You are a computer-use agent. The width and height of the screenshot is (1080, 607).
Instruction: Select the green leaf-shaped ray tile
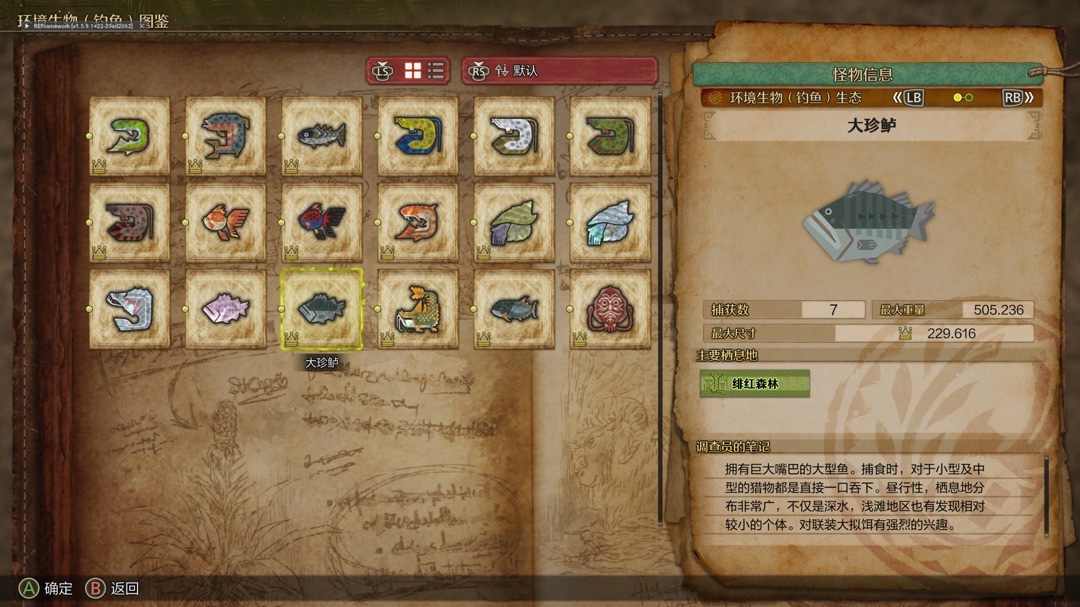click(514, 221)
